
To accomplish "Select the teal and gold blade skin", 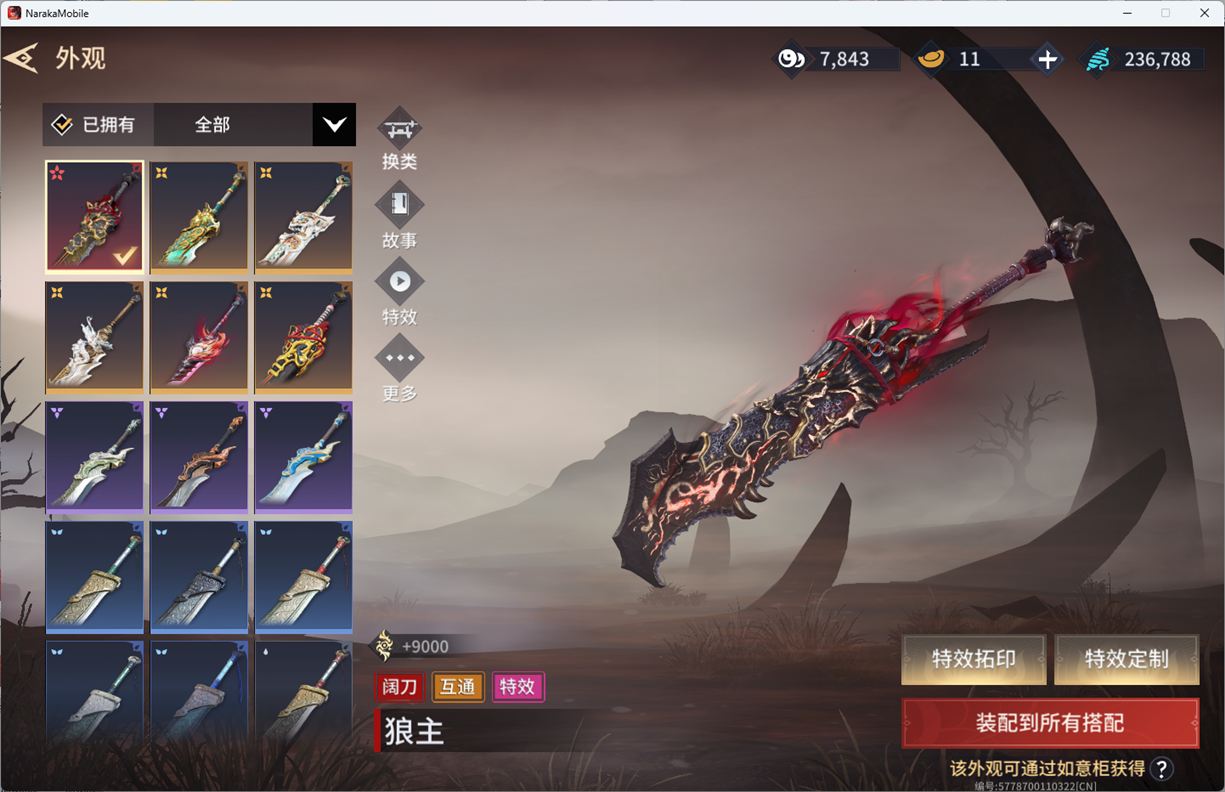I will [199, 217].
